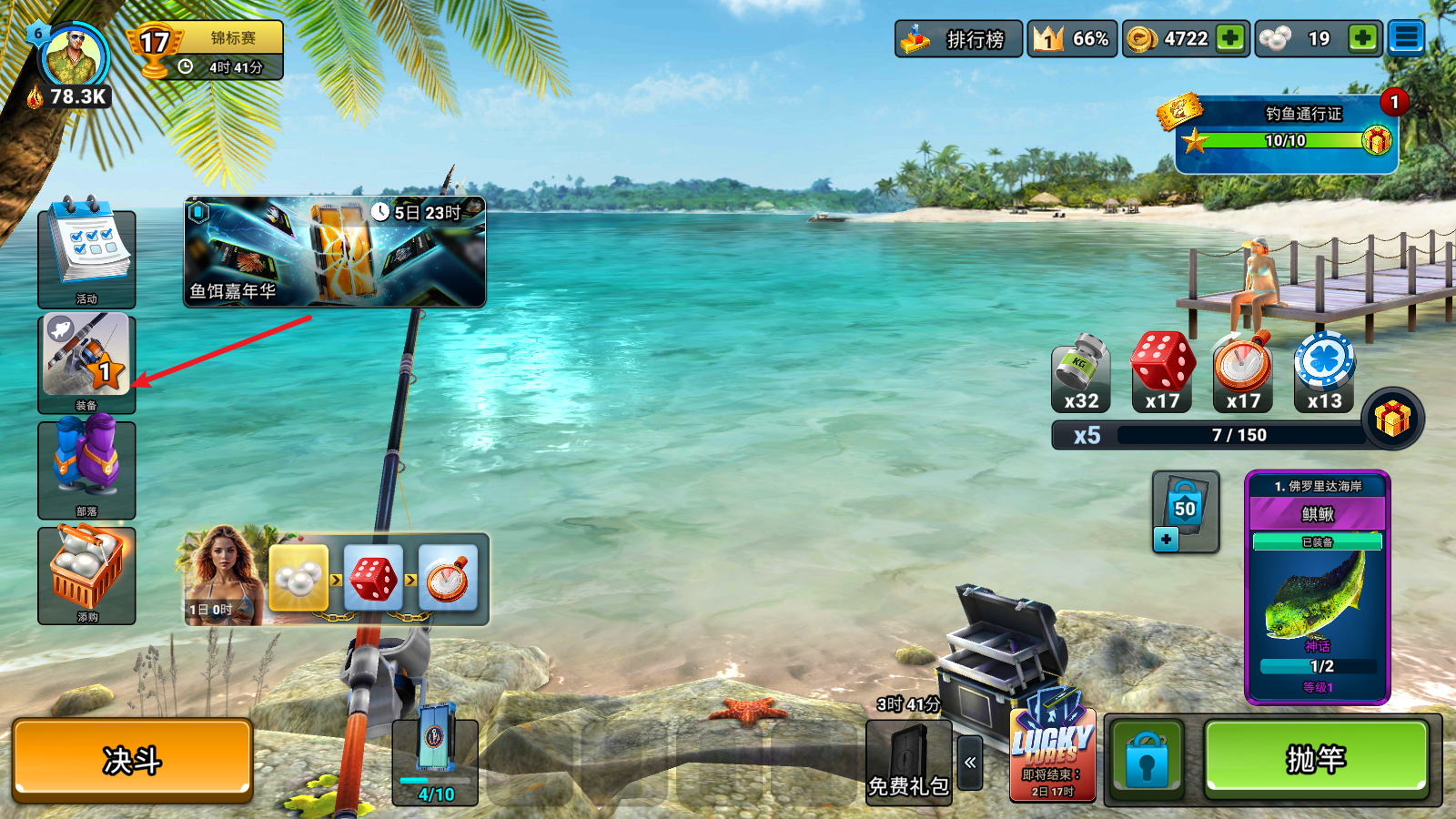
Task: Select the x17 red dice boost
Action: [x=1162, y=369]
